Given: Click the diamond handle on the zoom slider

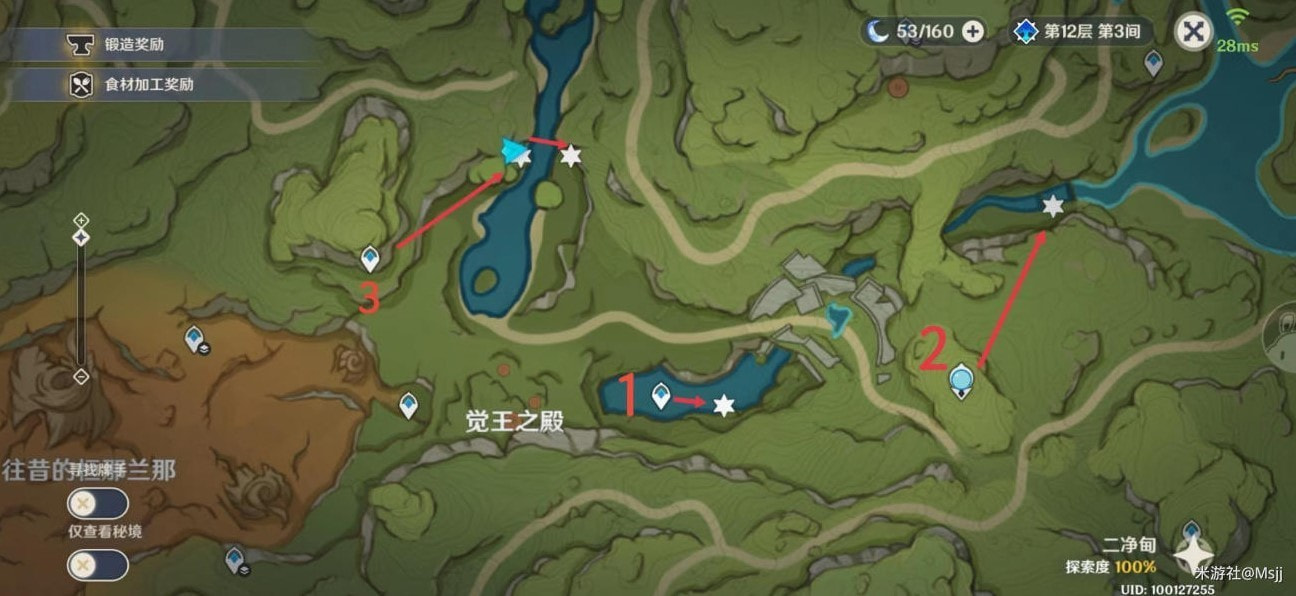Looking at the screenshot, I should pyautogui.click(x=81, y=237).
